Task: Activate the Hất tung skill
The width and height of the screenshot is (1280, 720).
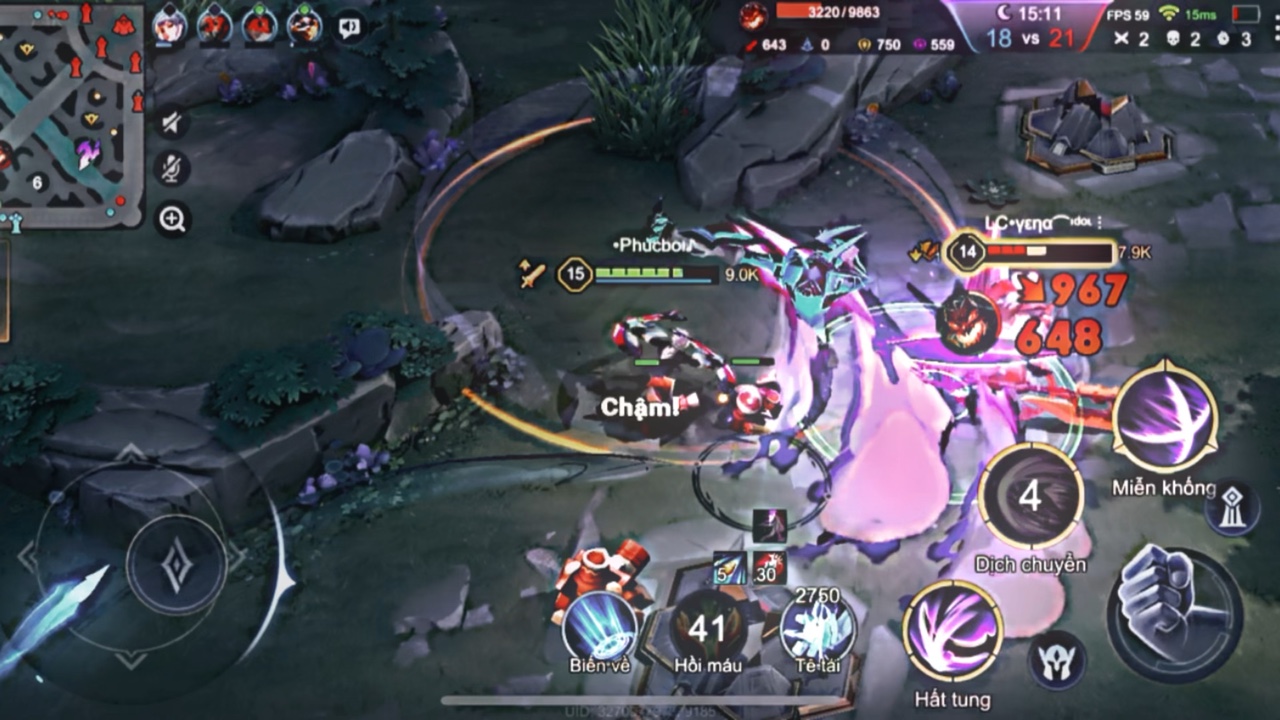Action: point(952,632)
